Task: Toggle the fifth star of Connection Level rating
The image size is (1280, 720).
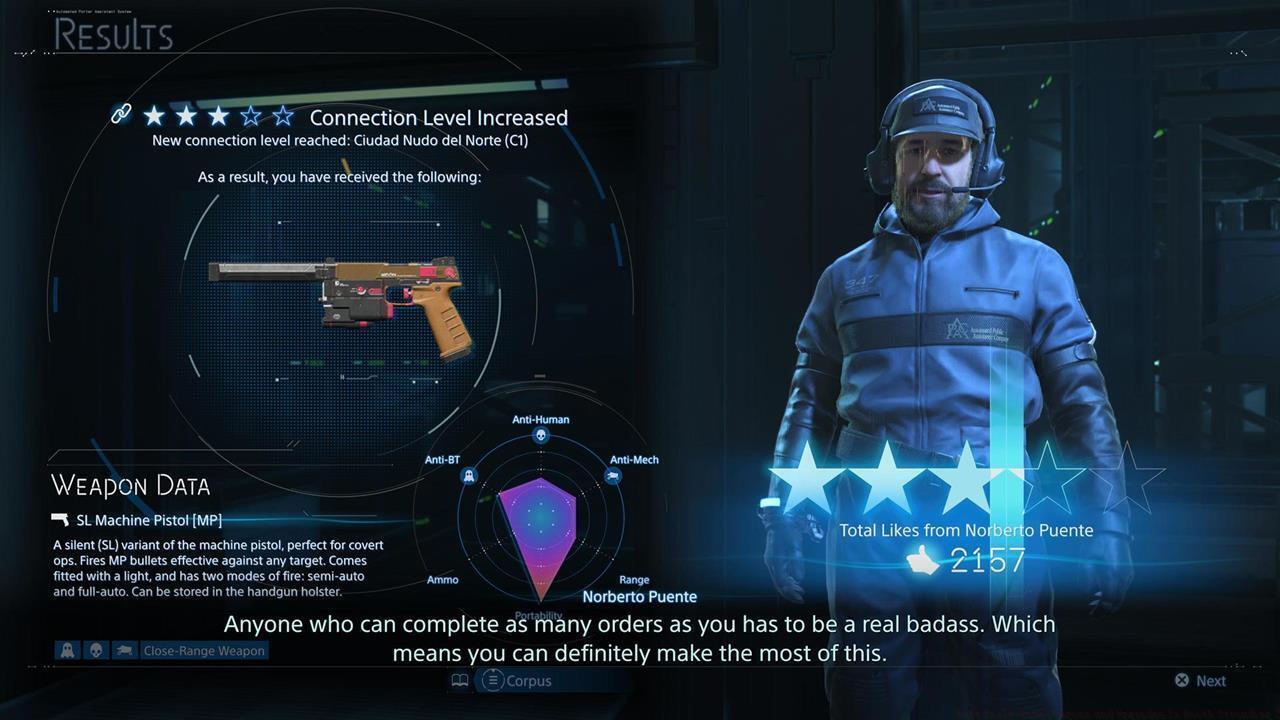Action: 283,116
